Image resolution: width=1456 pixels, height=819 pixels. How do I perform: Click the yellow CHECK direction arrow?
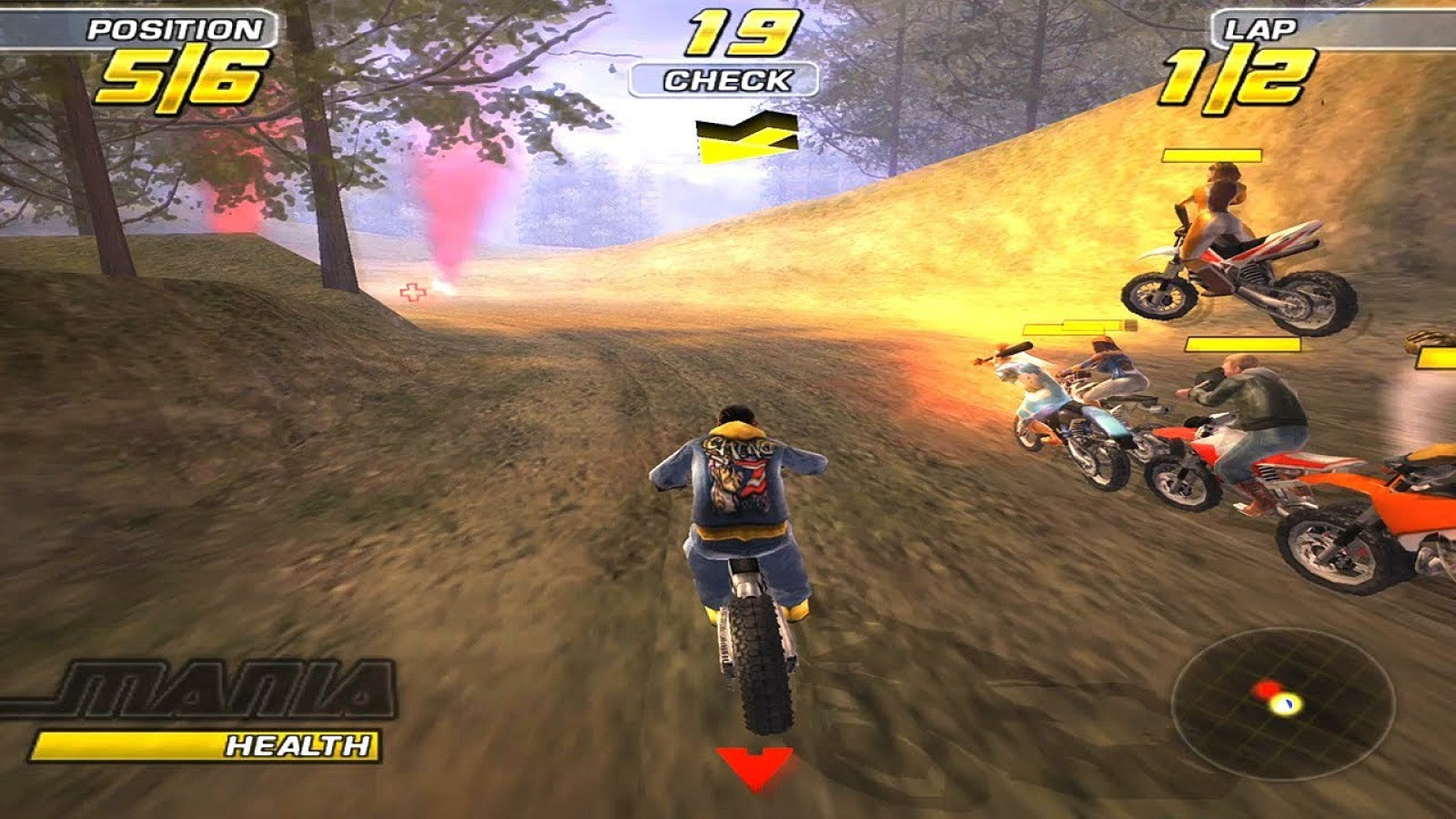(x=746, y=136)
